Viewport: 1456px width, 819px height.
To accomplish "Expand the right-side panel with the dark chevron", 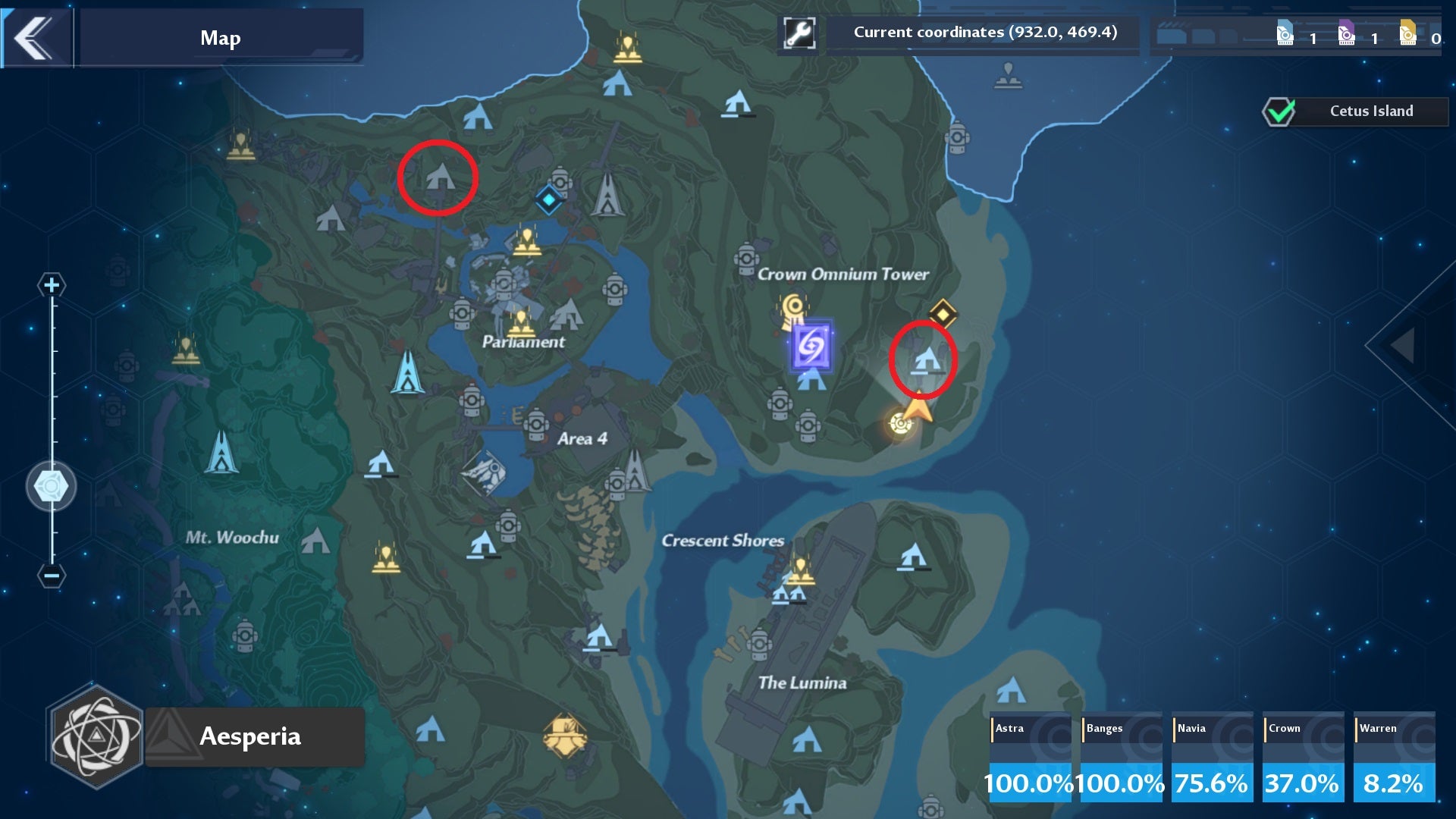I will tap(1401, 347).
